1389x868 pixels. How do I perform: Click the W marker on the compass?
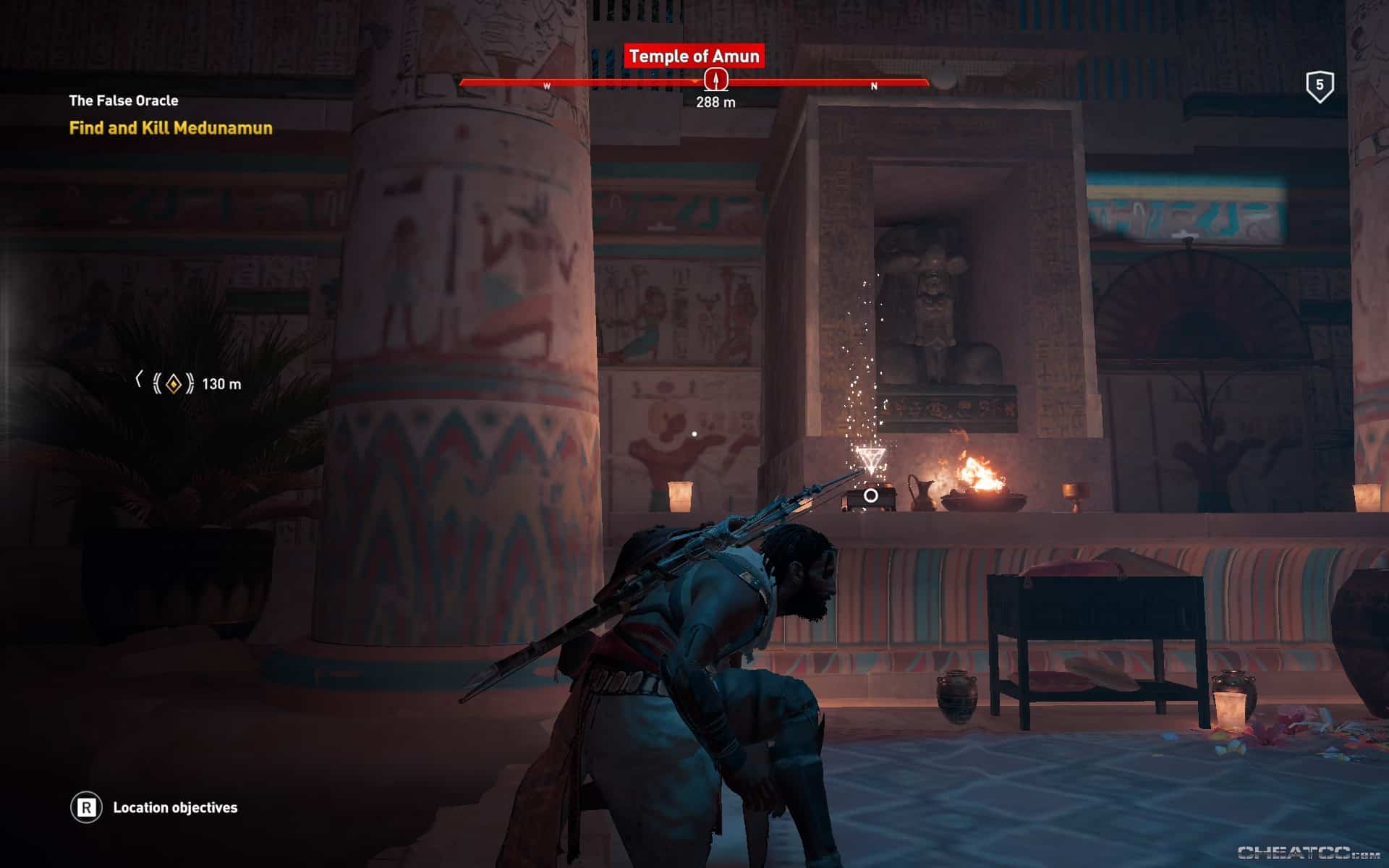point(548,84)
